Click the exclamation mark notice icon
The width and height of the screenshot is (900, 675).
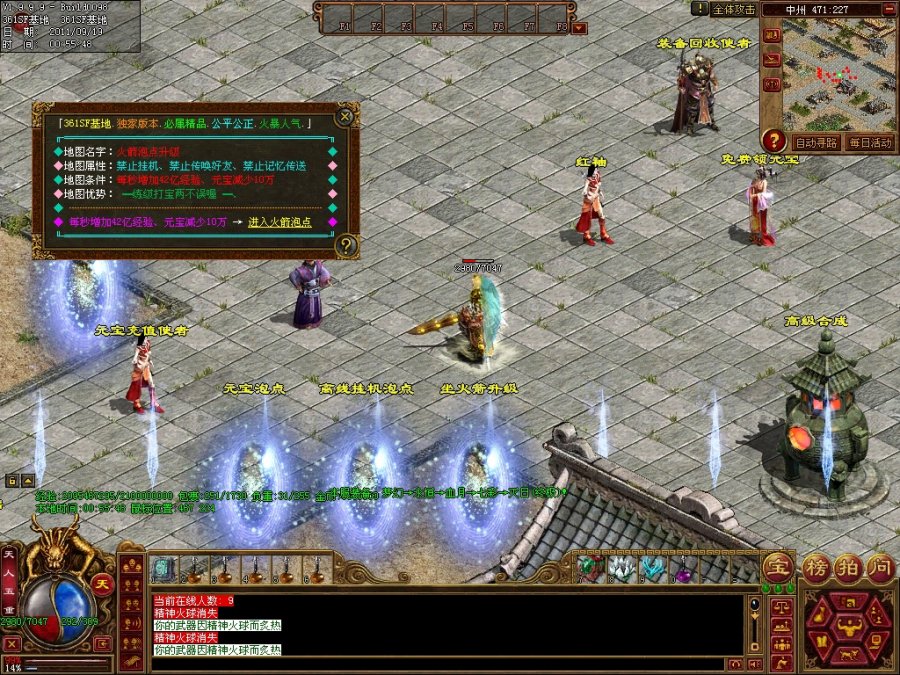click(700, 8)
